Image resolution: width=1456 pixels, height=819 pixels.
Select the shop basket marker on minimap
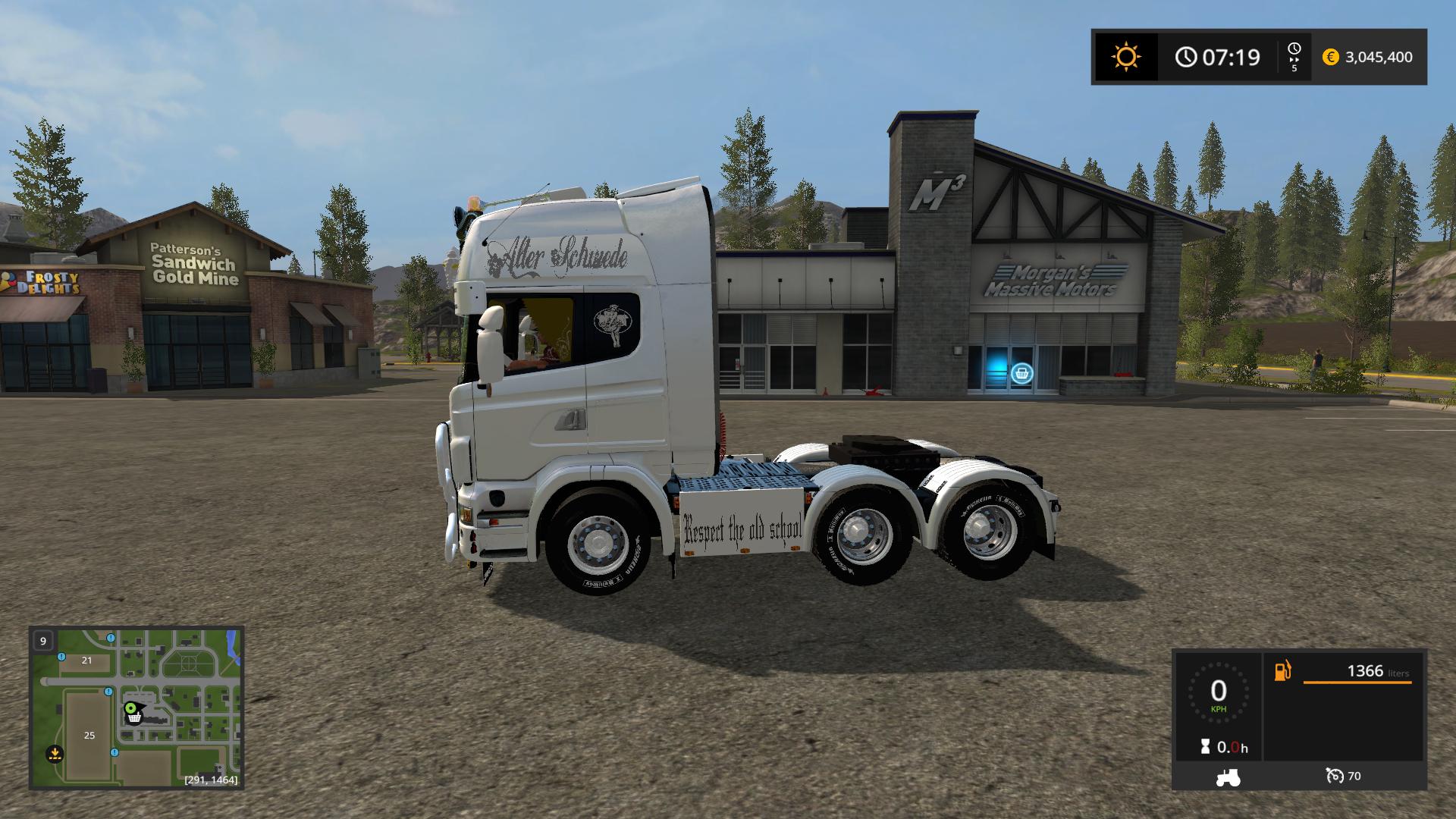point(134,717)
